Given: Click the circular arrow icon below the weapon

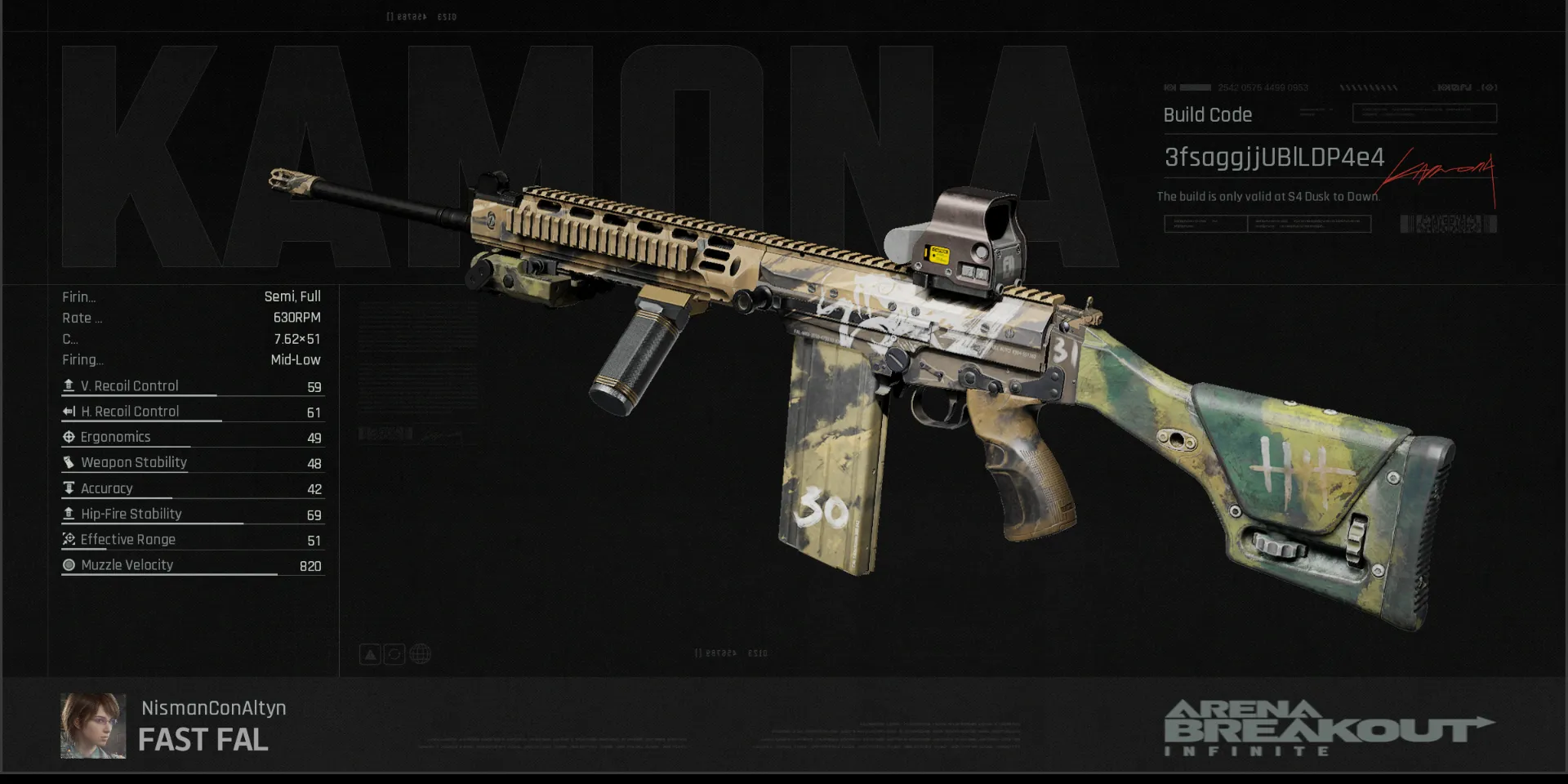Looking at the screenshot, I should pyautogui.click(x=394, y=654).
